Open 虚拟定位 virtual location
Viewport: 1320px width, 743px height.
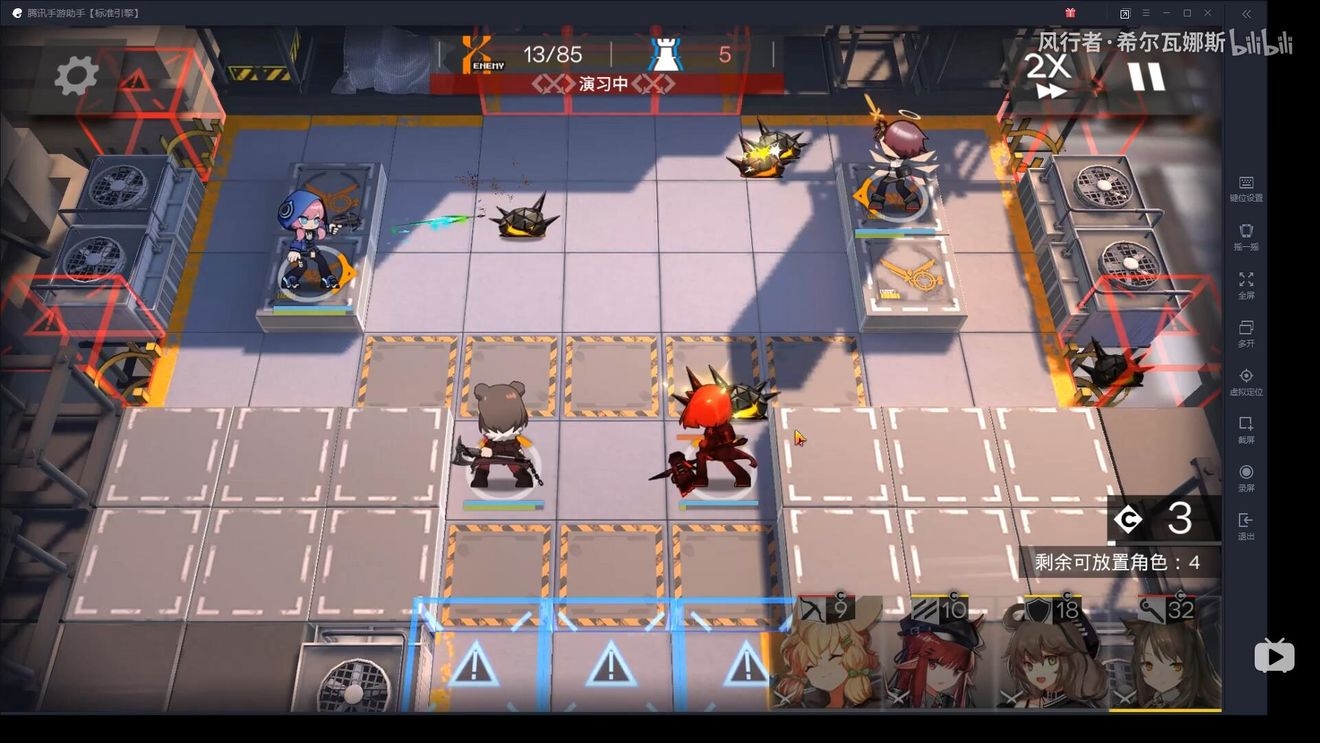tap(1246, 382)
